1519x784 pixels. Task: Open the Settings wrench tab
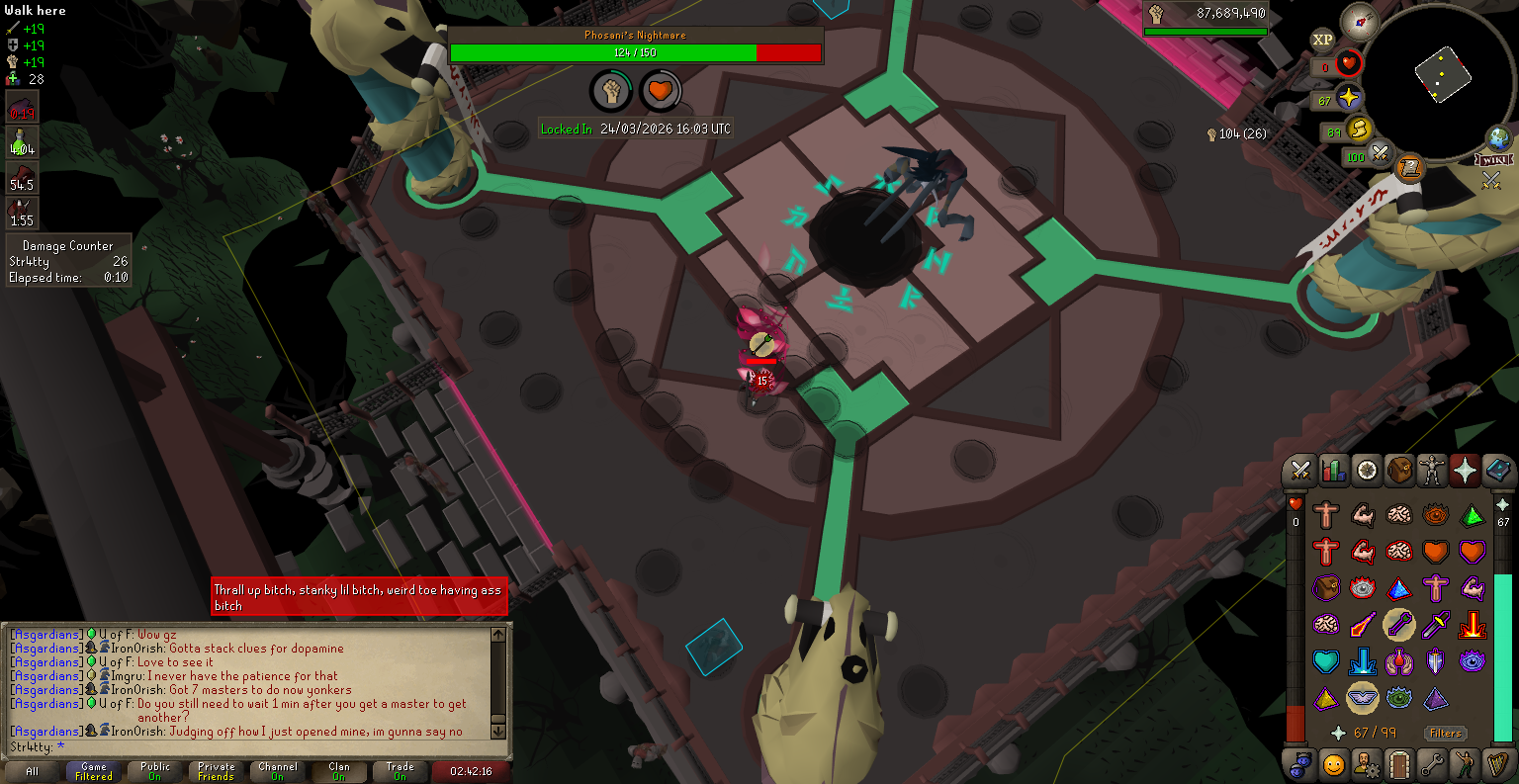click(x=1432, y=764)
